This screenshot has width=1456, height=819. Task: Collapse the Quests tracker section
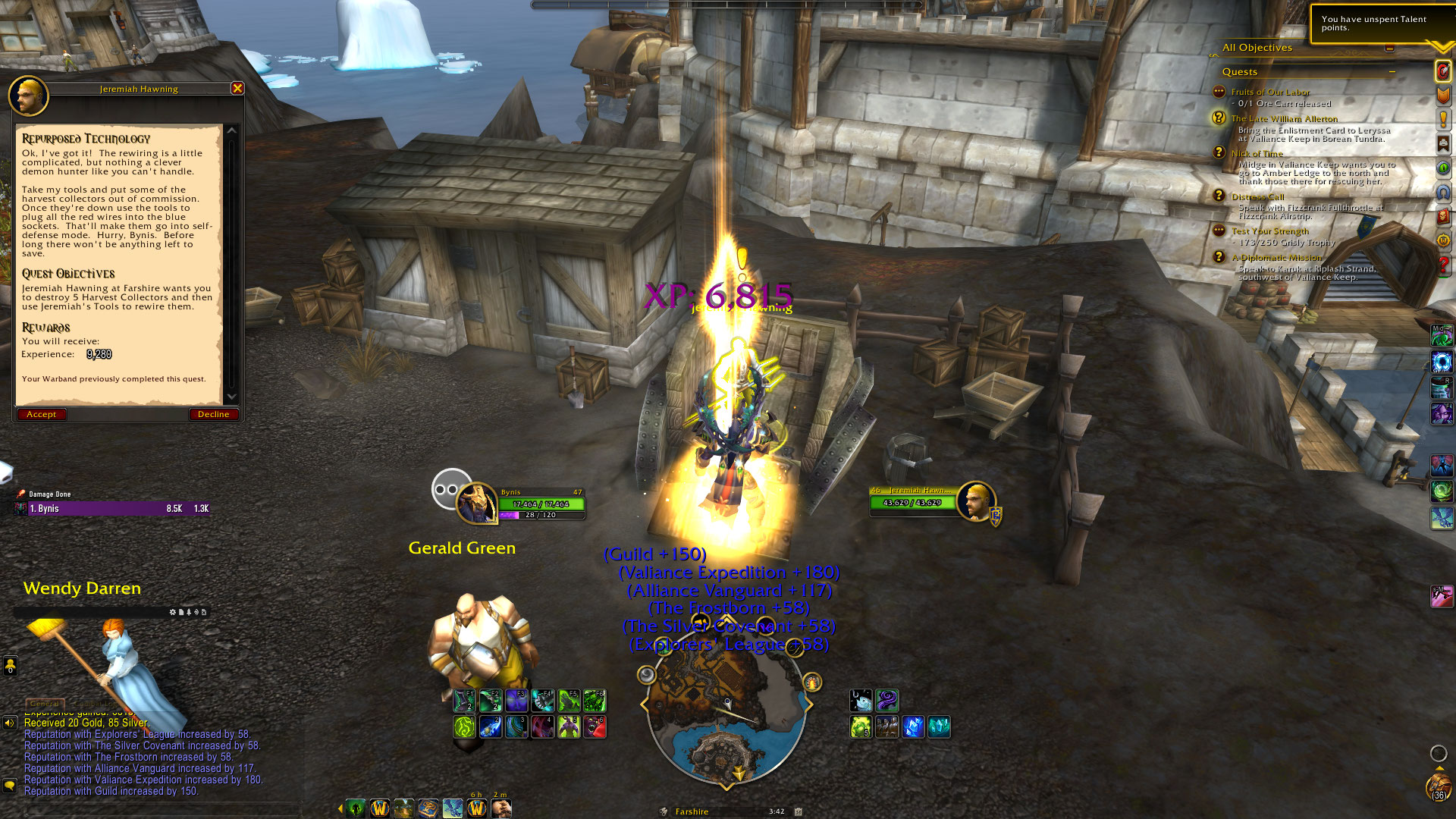tap(1392, 71)
